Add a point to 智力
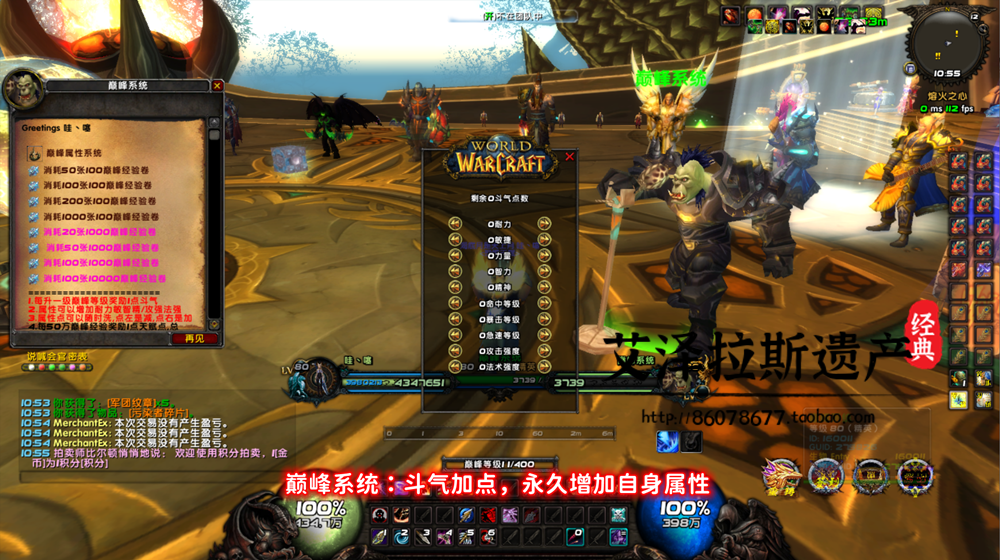The width and height of the screenshot is (1000, 560). tap(545, 270)
